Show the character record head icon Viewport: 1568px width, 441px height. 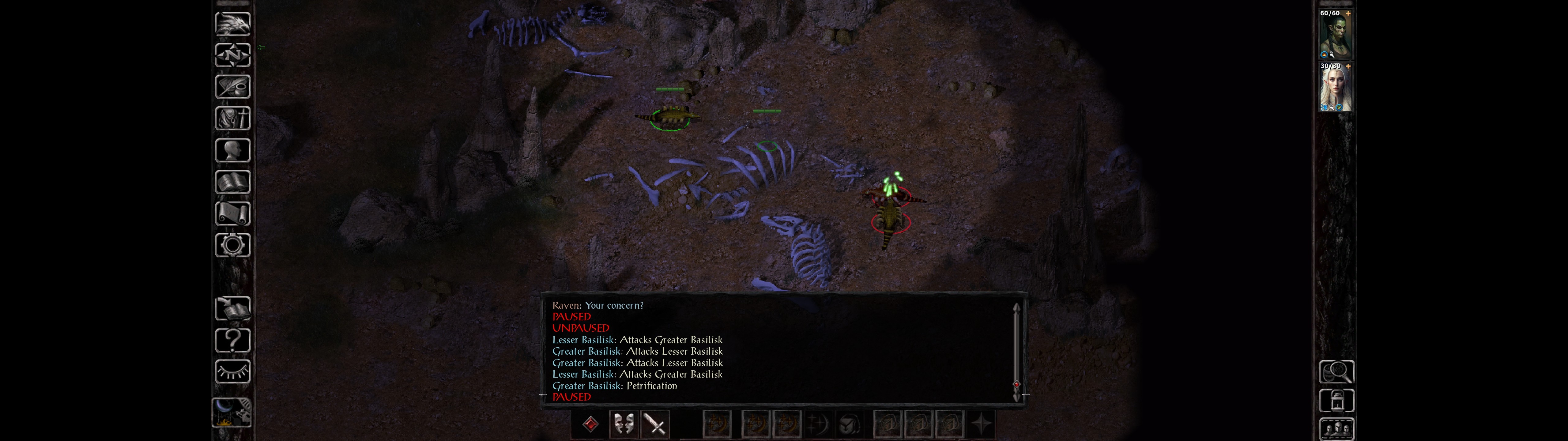[232, 150]
